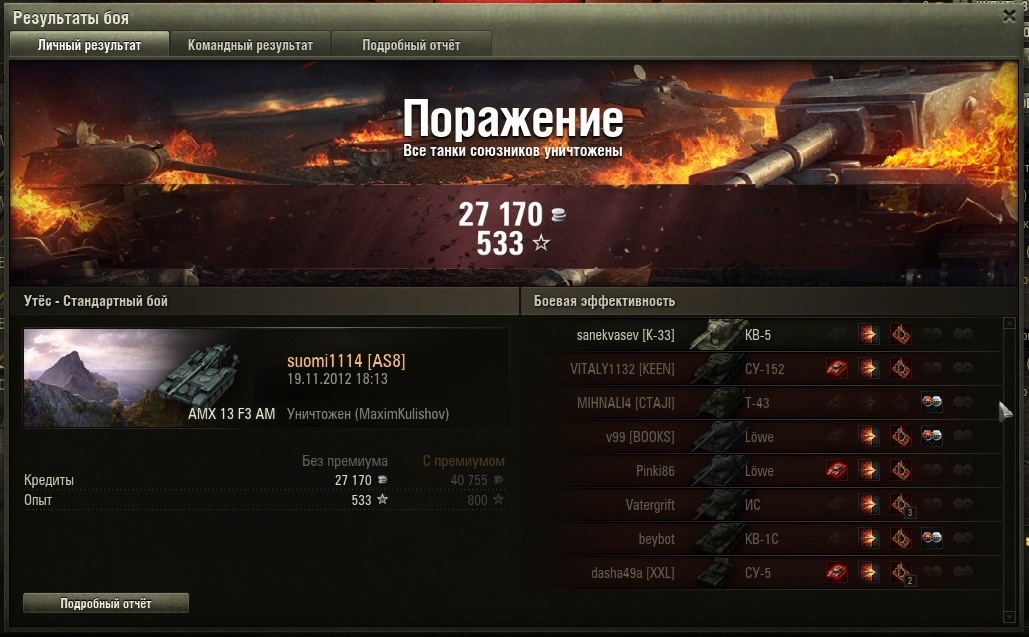Select the VITALY1132 СУ-152 row
This screenshot has width=1029, height=637.
click(760, 369)
